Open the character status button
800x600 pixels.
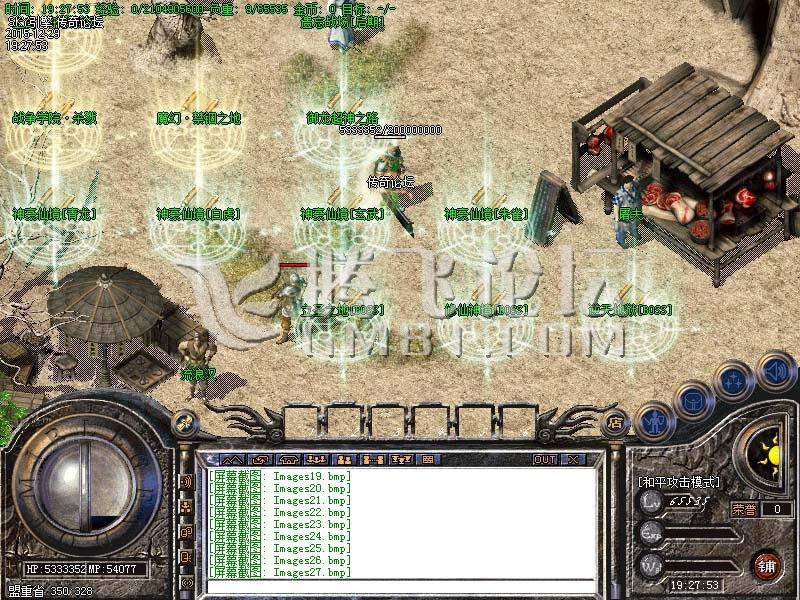click(653, 420)
